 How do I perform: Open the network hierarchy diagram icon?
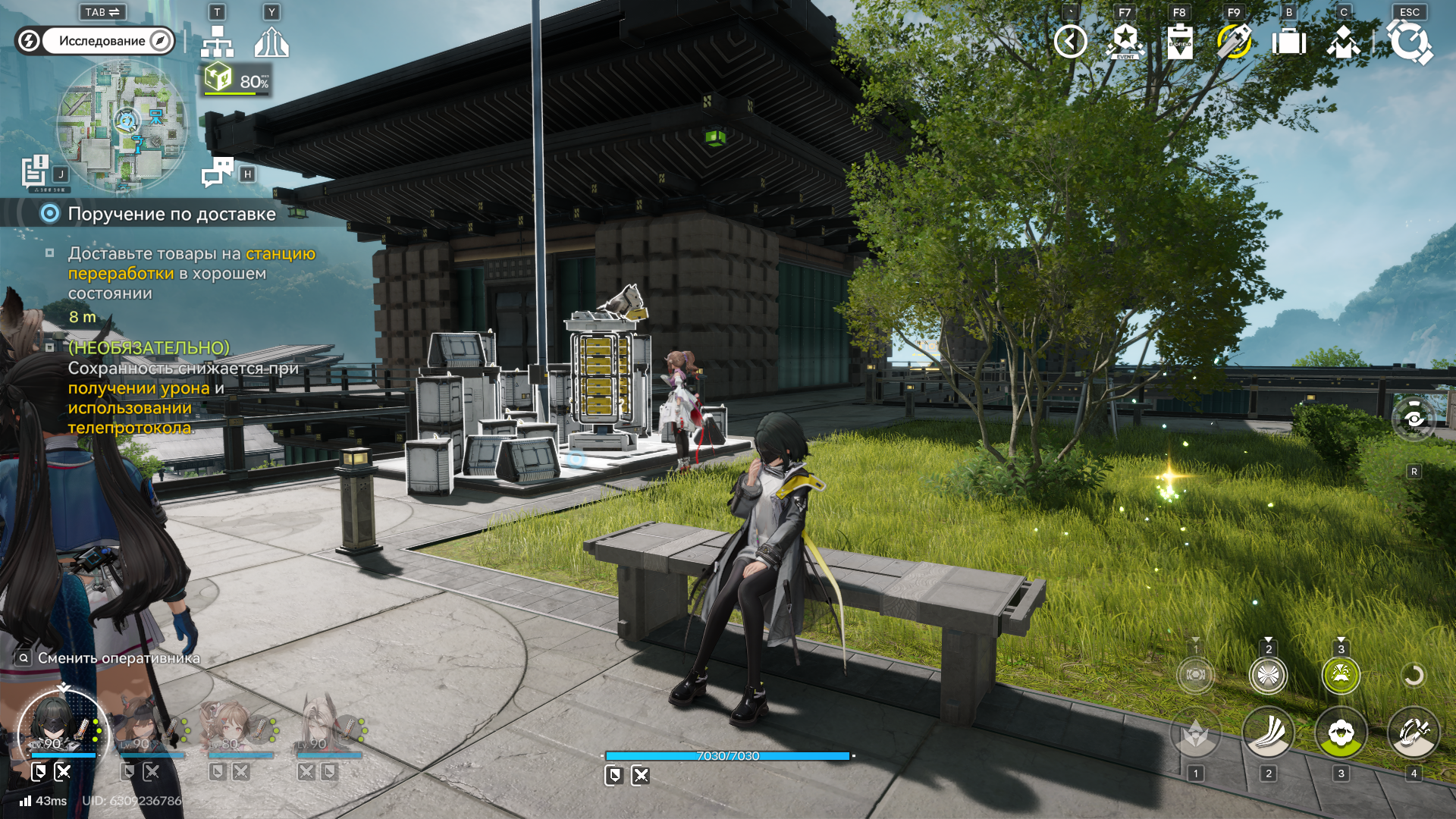[x=217, y=42]
